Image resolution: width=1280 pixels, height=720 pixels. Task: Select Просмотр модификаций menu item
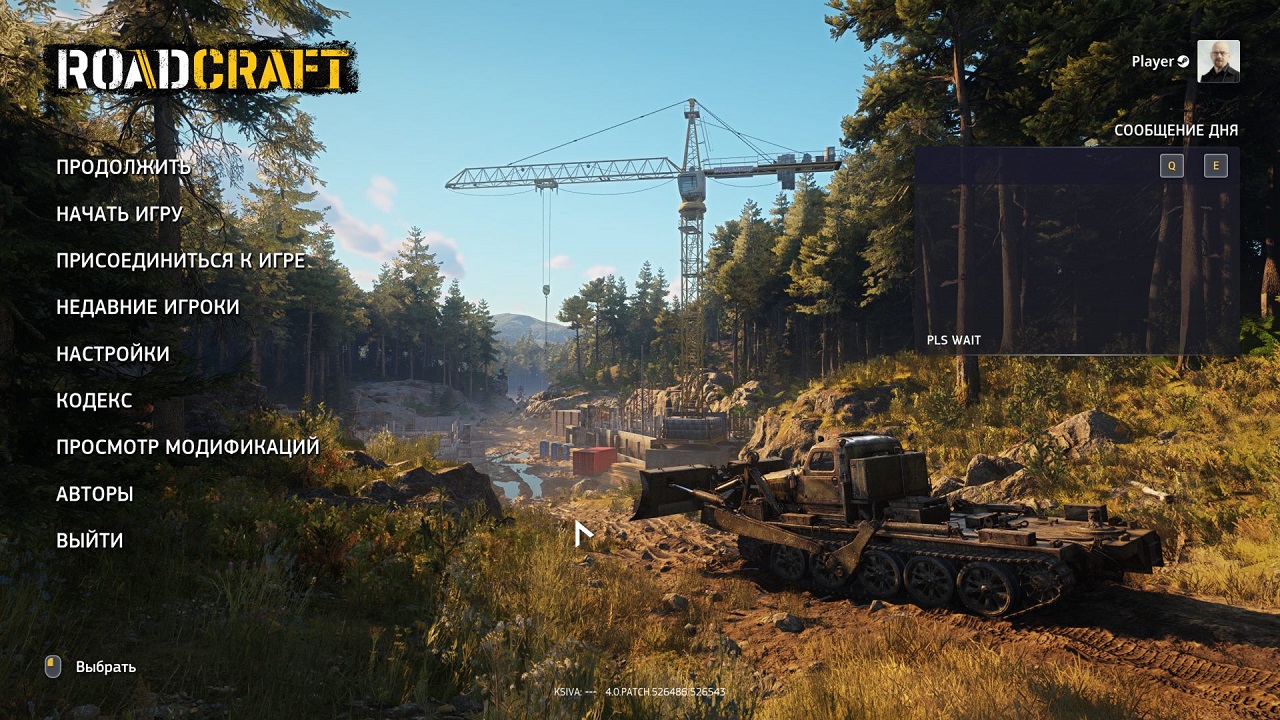(x=187, y=447)
